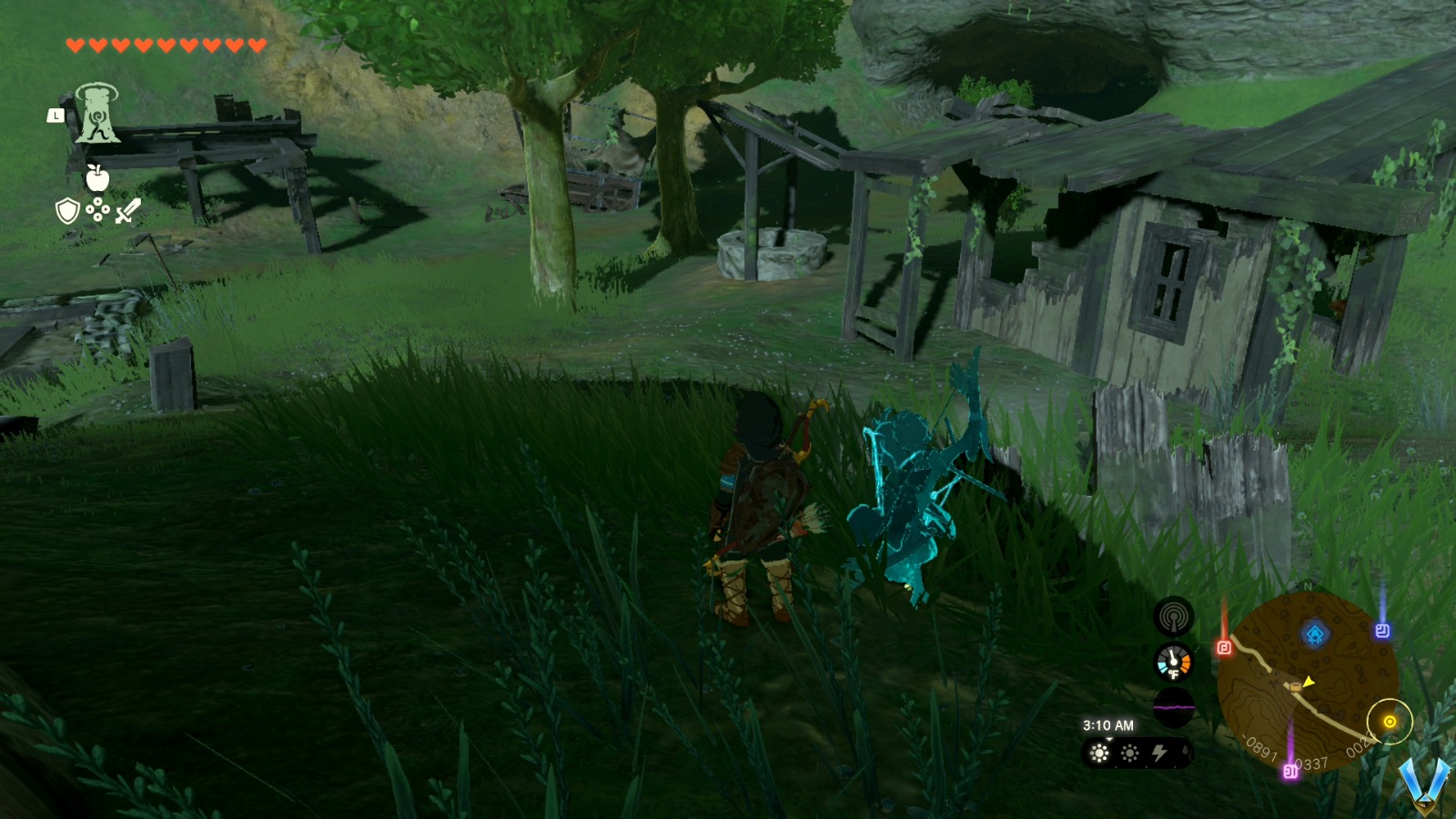The height and width of the screenshot is (819, 1456).
Task: Click the yellow player arrow on minimap
Action: pyautogui.click(x=1307, y=682)
